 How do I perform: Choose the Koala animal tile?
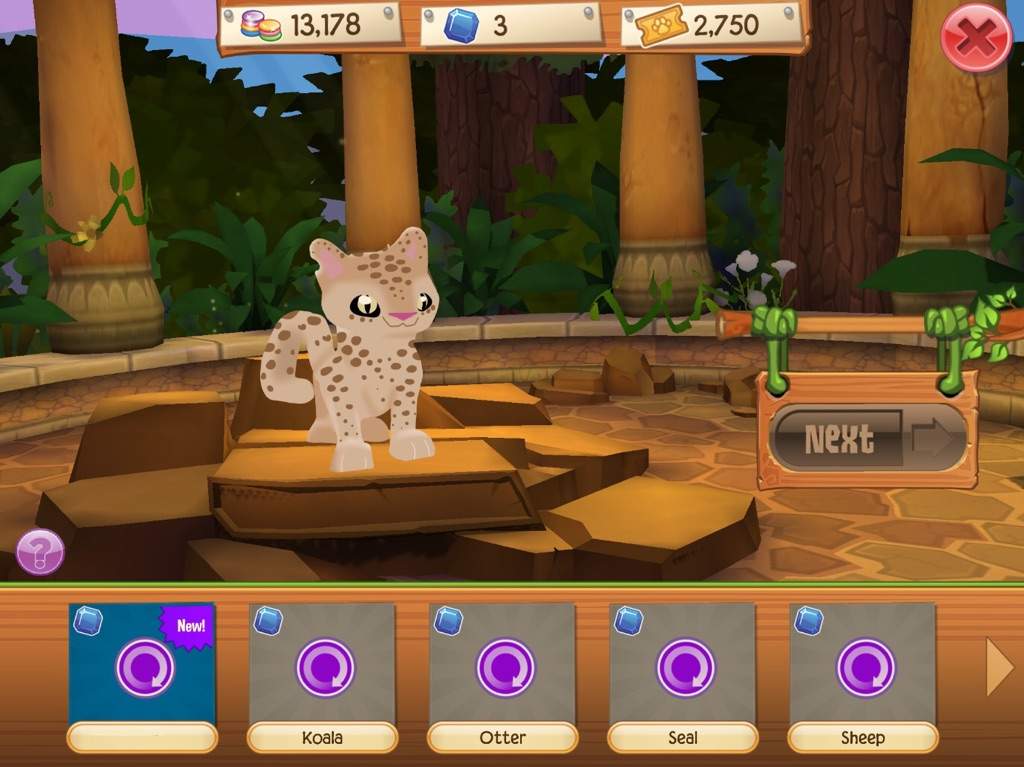coord(322,666)
